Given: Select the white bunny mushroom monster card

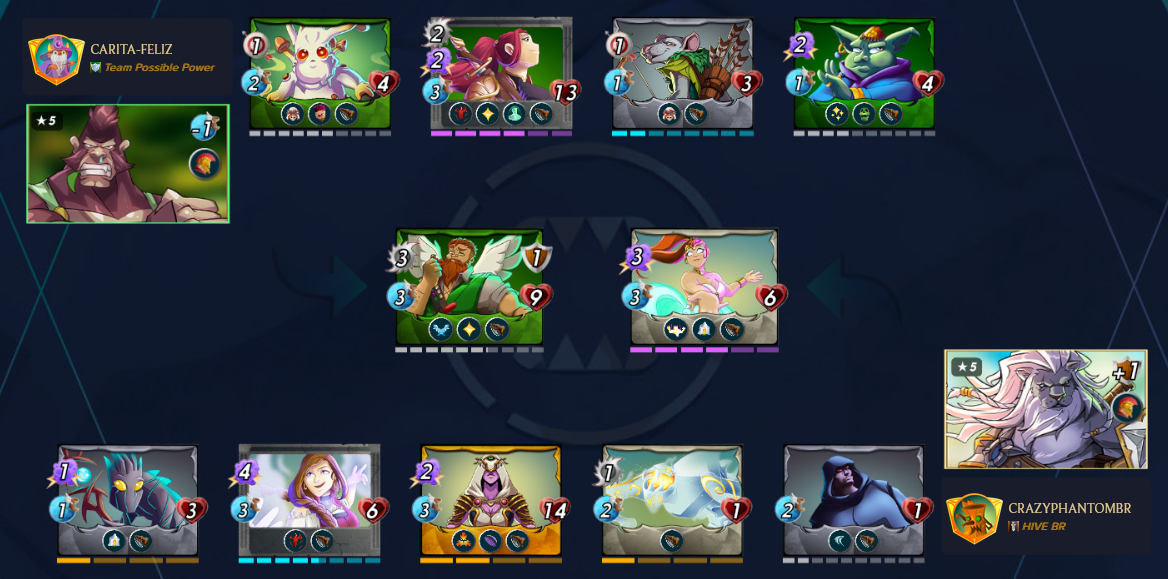Looking at the screenshot, I should (320, 70).
